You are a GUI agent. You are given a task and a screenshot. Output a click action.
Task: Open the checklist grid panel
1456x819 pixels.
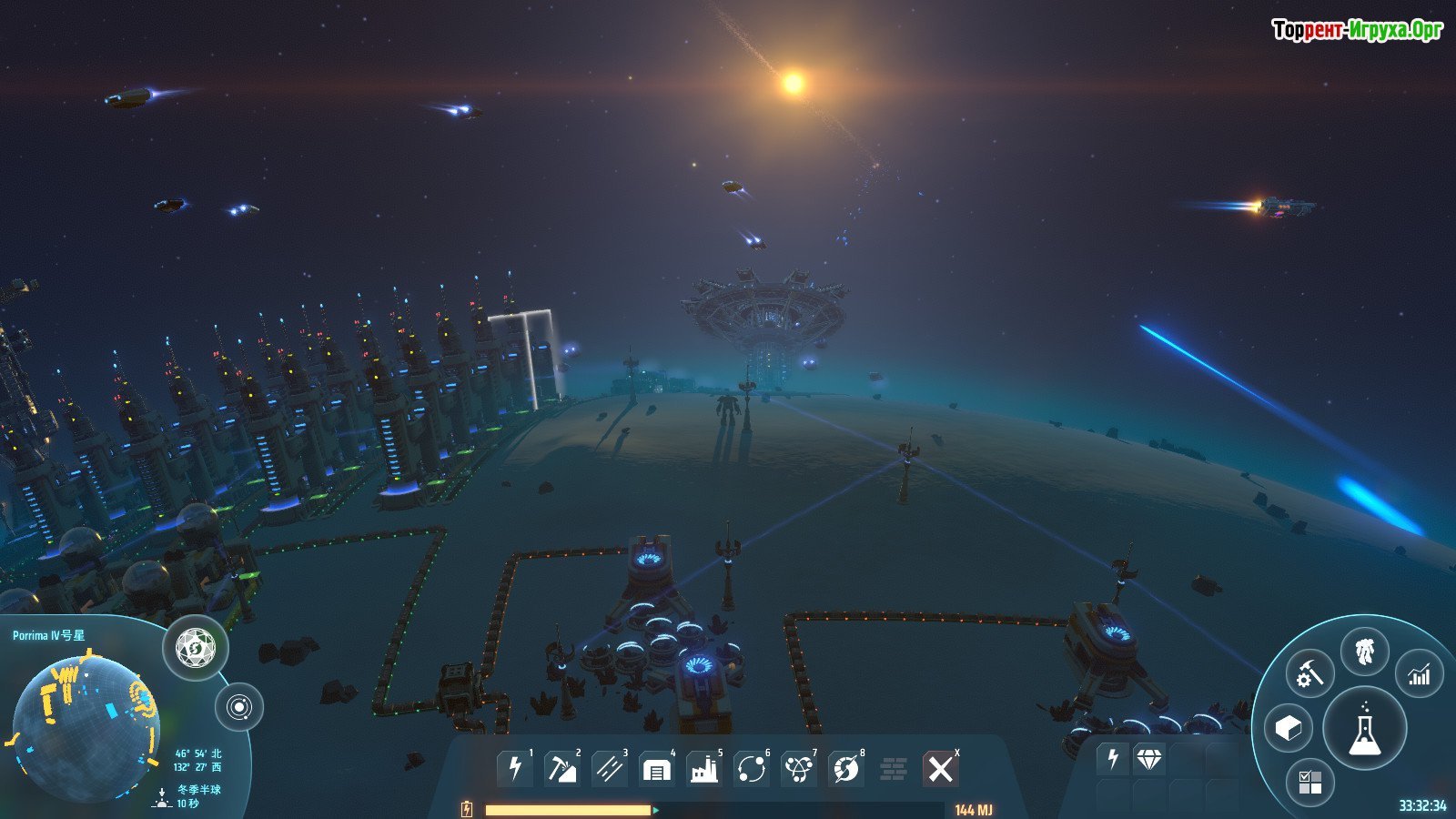(1309, 782)
